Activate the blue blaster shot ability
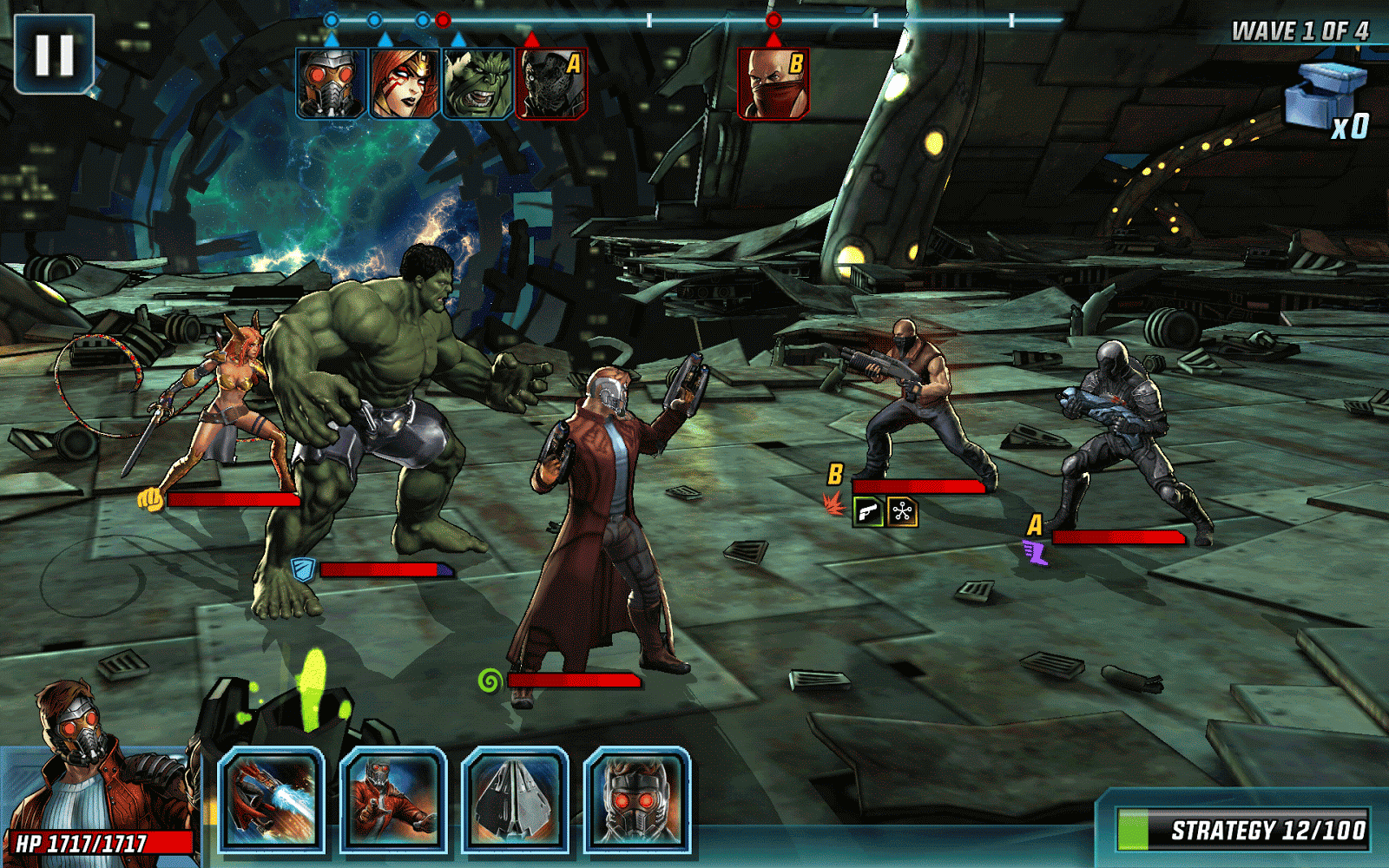Viewport: 1389px width, 868px height. pyautogui.click(x=271, y=799)
